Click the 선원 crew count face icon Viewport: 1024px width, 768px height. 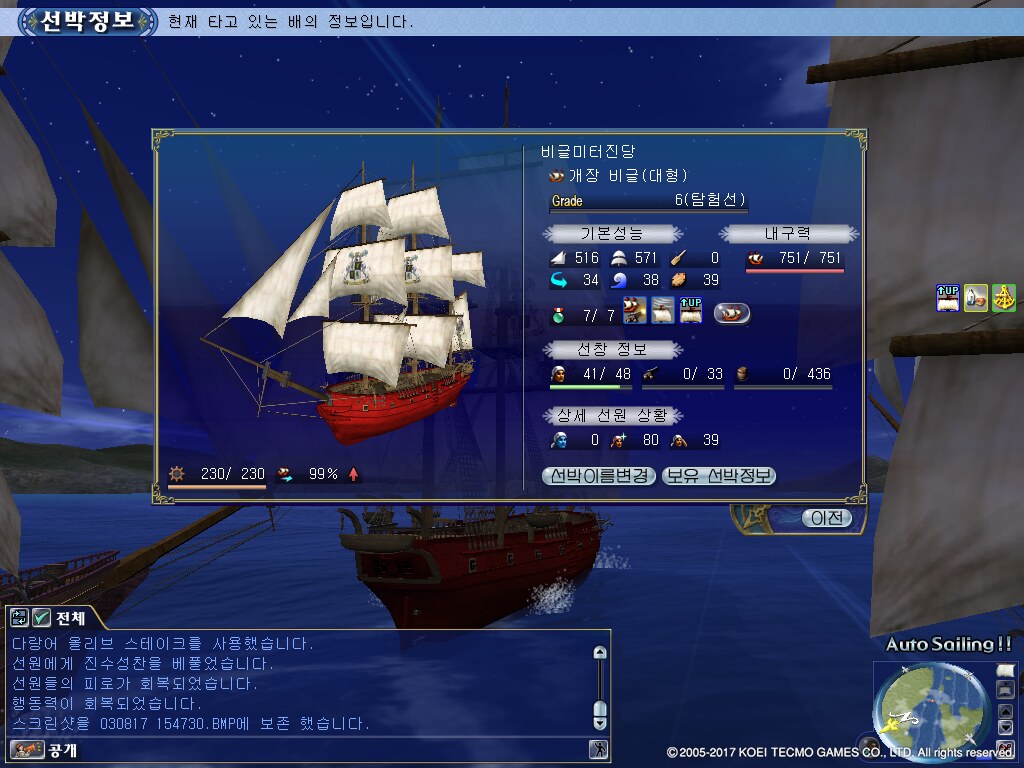coord(560,374)
